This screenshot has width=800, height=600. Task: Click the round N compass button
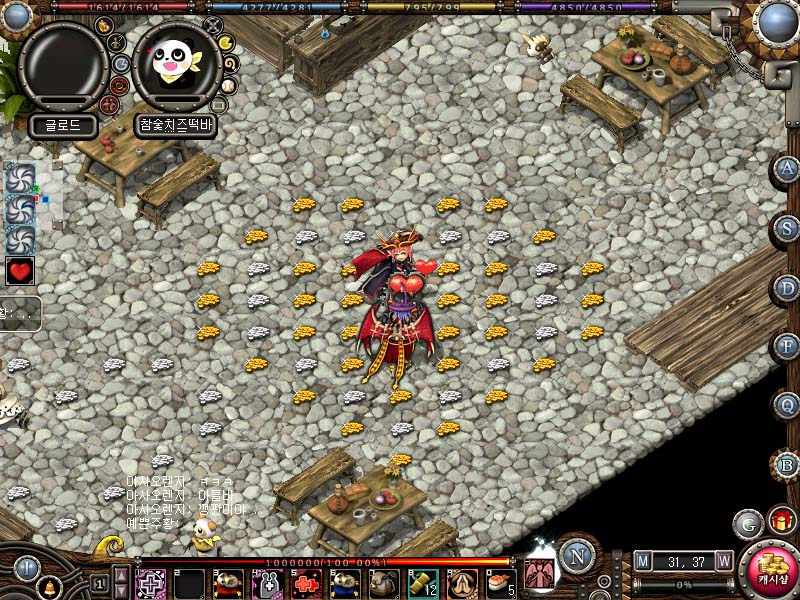point(577,555)
